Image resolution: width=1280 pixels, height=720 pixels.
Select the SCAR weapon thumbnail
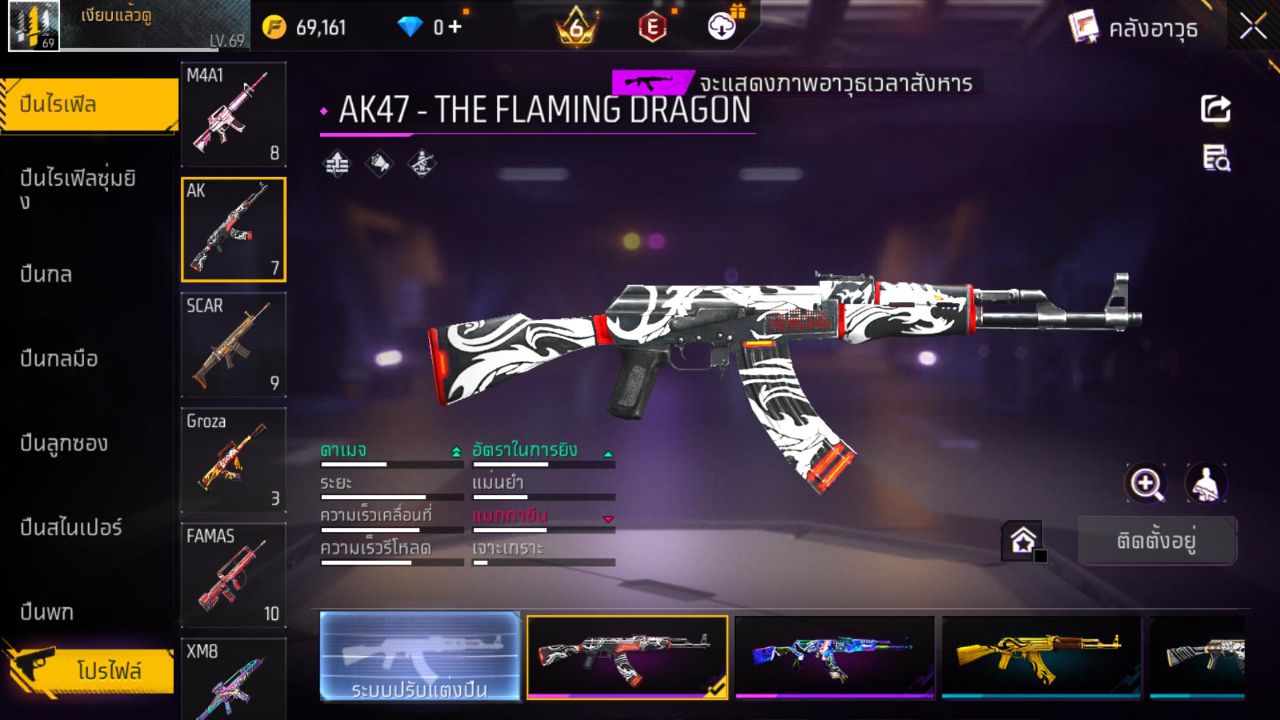233,345
